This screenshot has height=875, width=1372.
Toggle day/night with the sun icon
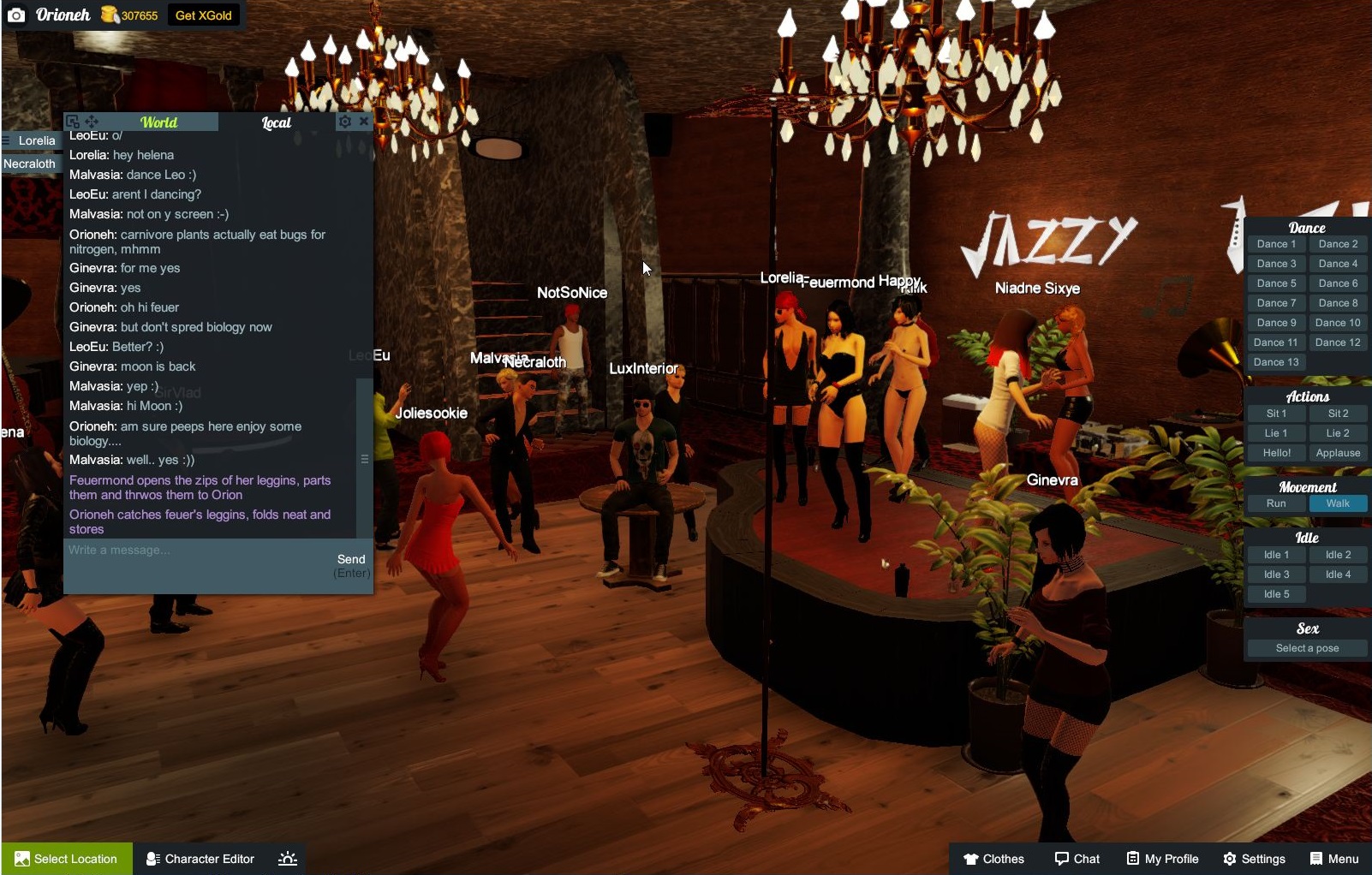[287, 859]
